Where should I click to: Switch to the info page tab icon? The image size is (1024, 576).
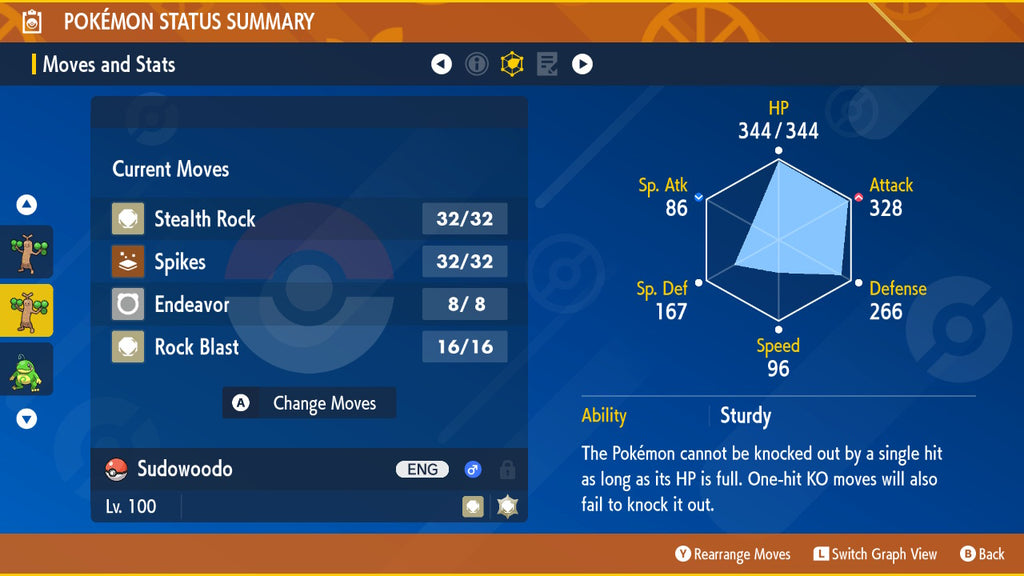coord(477,65)
